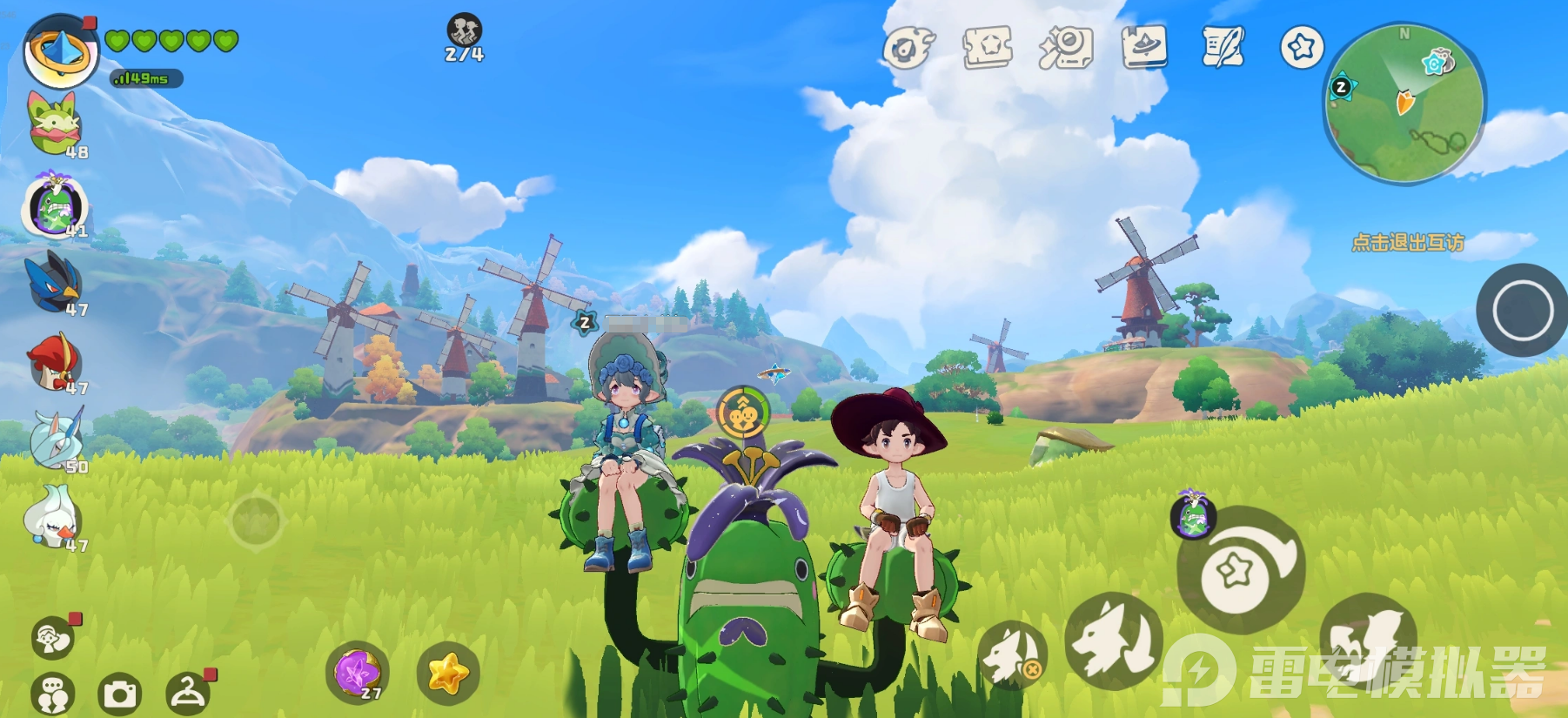Screen dimensions: 1568x718
Task: Open the round star menu button
Action: coord(1302,47)
